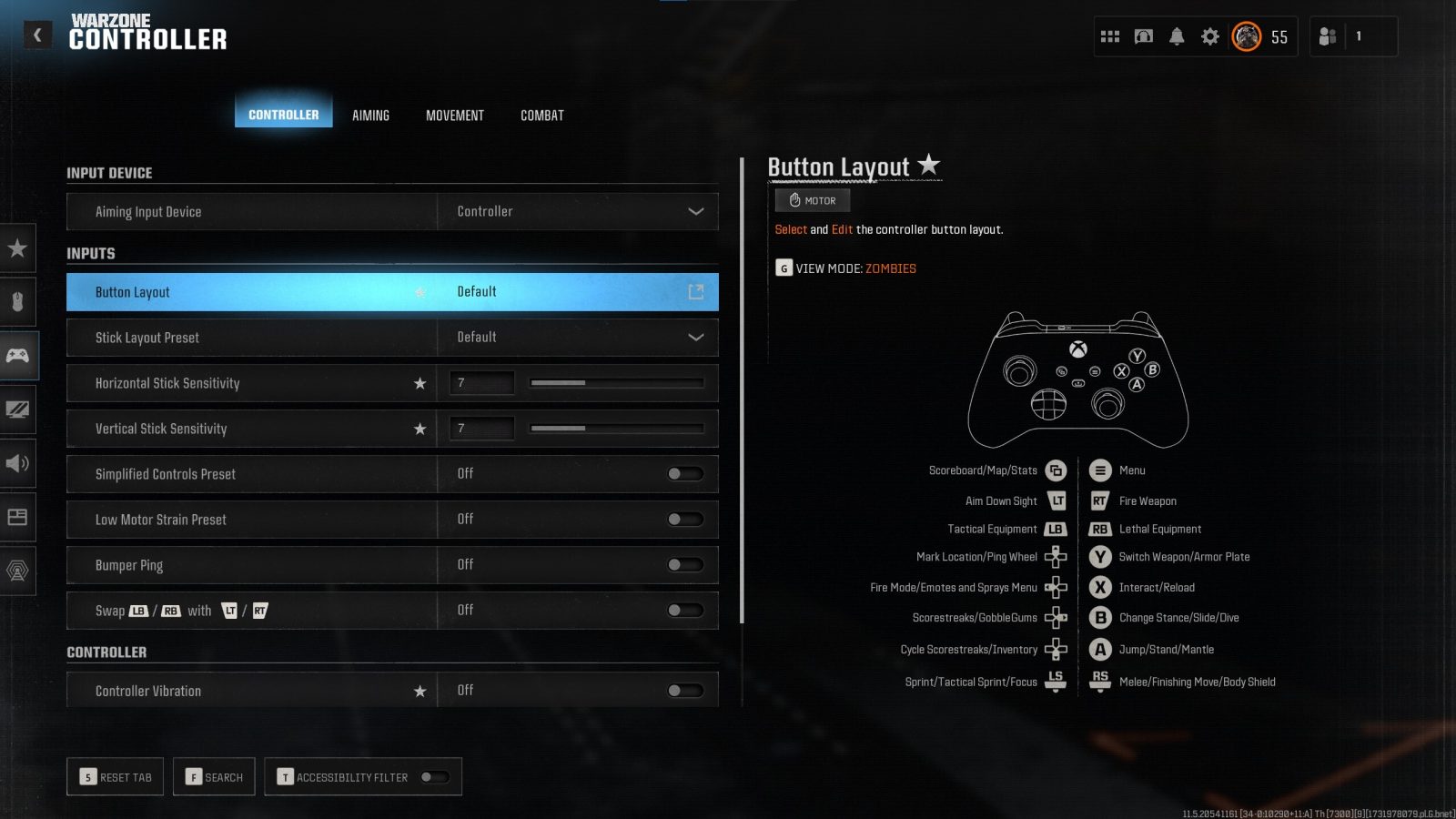Open the notifications bell icon

tap(1177, 36)
